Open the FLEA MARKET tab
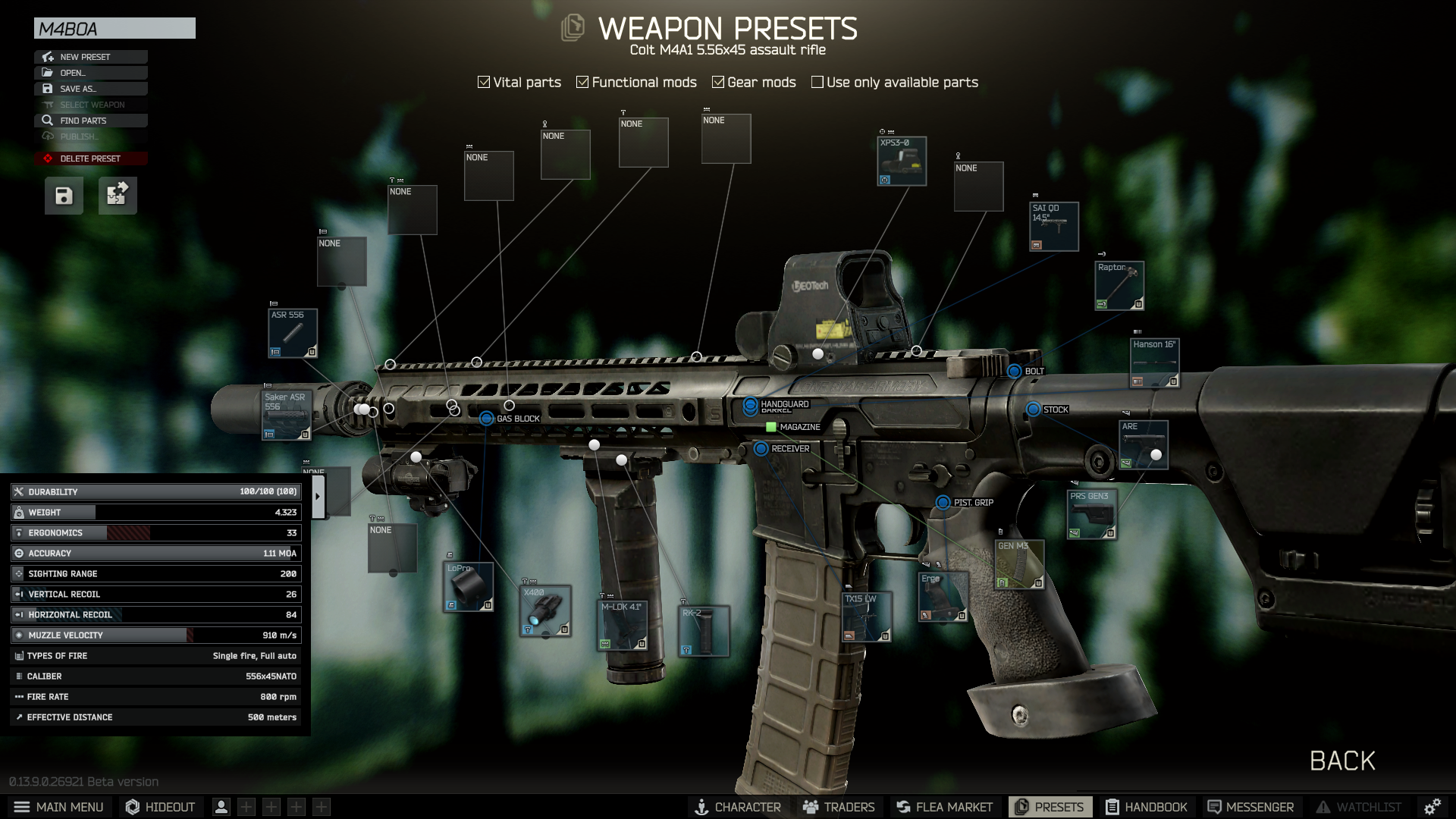1456x819 pixels. pyautogui.click(x=944, y=807)
